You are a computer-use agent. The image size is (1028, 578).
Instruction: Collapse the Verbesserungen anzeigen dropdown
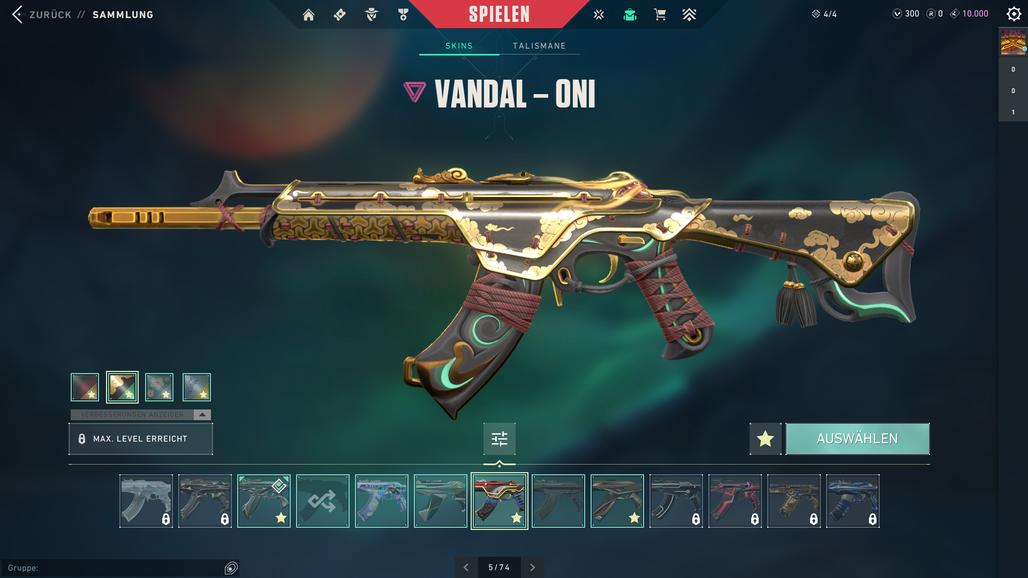click(201, 414)
